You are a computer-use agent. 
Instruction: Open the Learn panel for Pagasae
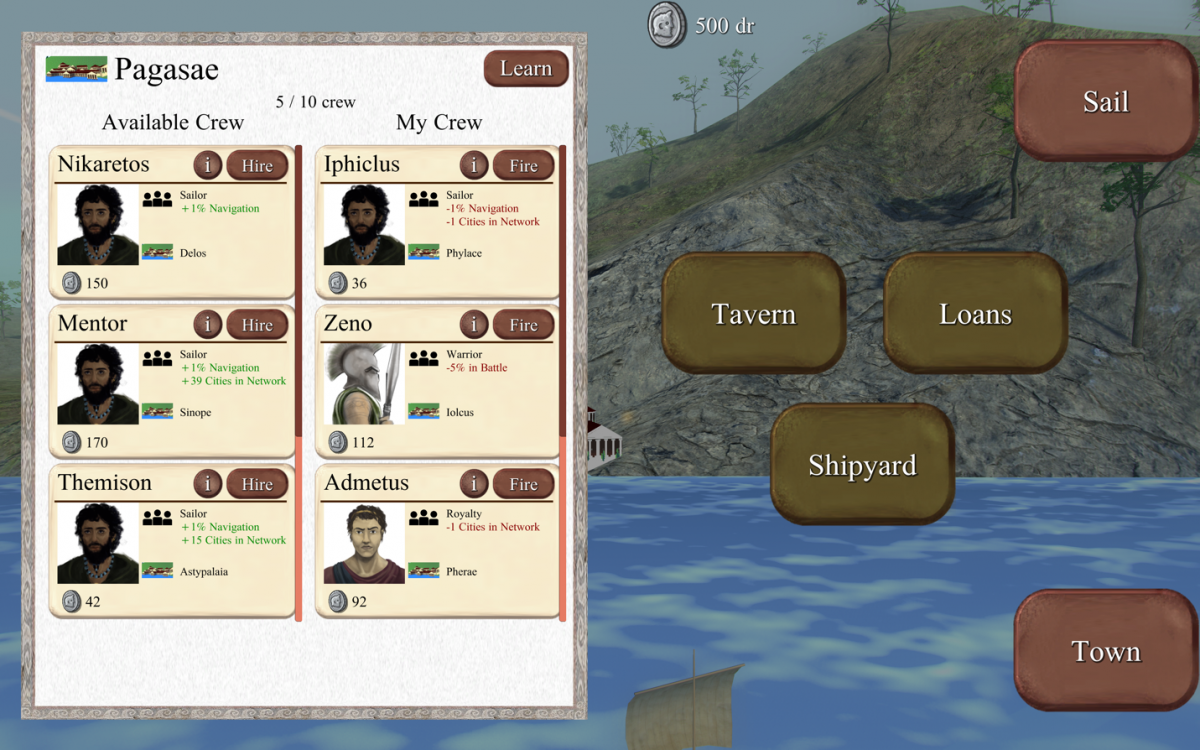point(526,69)
